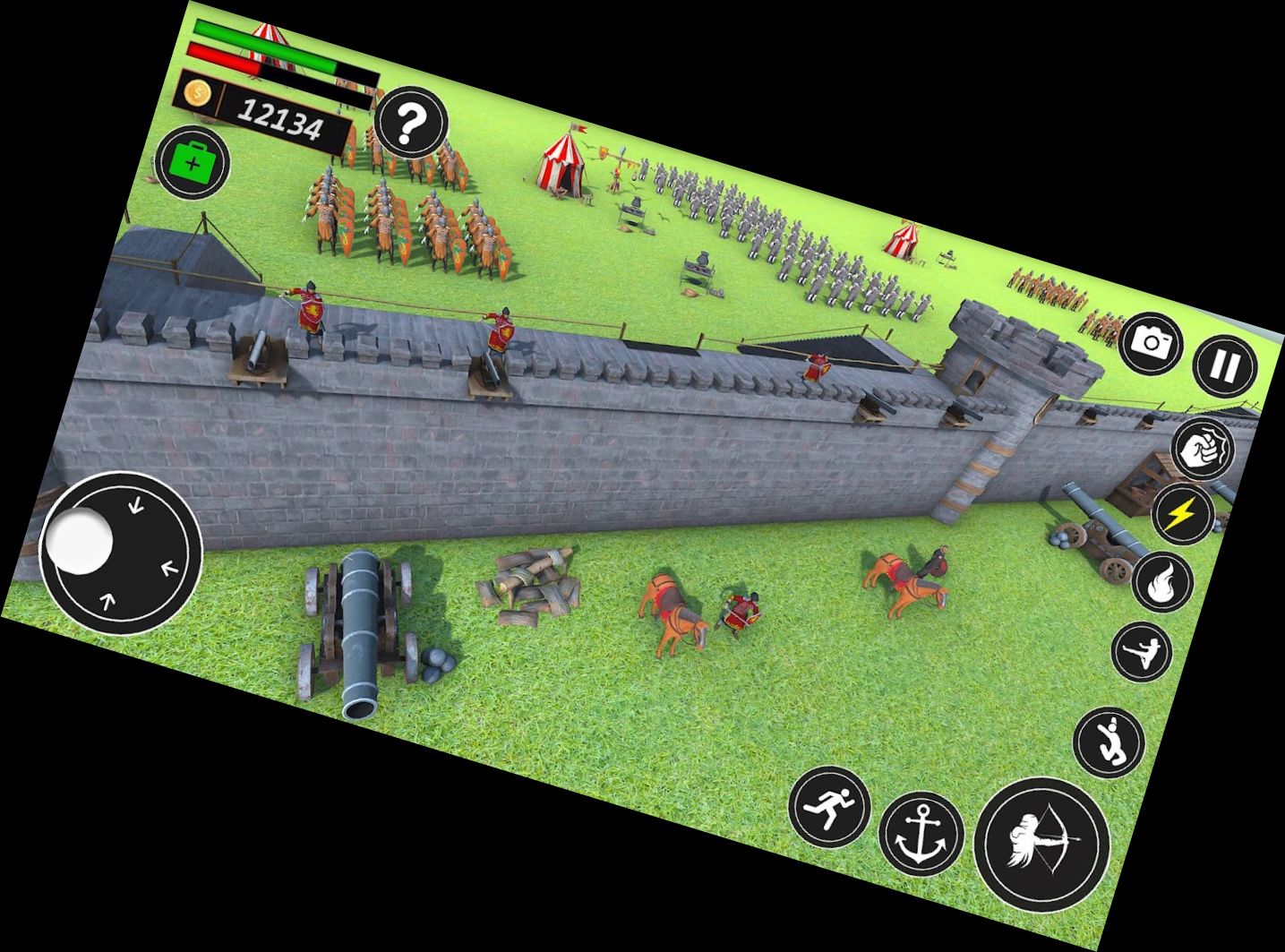Take a screenshot with the camera button
1285x952 pixels.
click(1151, 342)
